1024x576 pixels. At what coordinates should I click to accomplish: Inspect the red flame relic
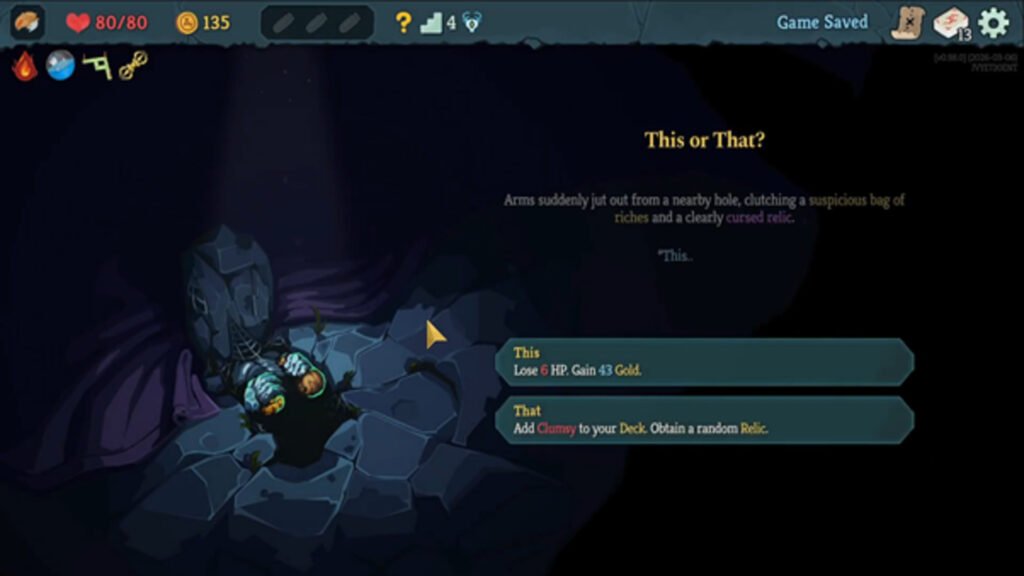(25, 66)
